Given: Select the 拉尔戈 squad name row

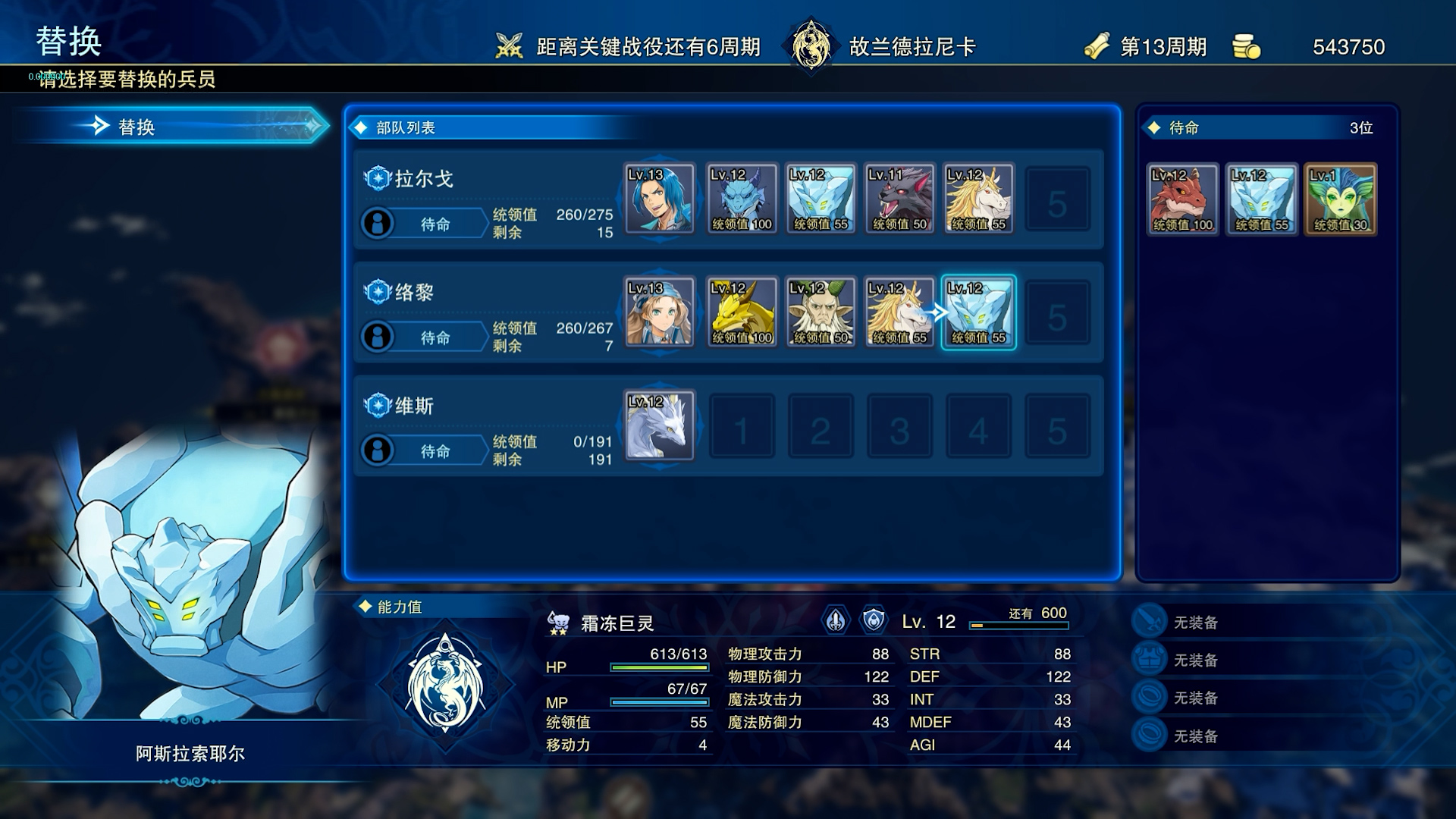Looking at the screenshot, I should pyautogui.click(x=423, y=179).
